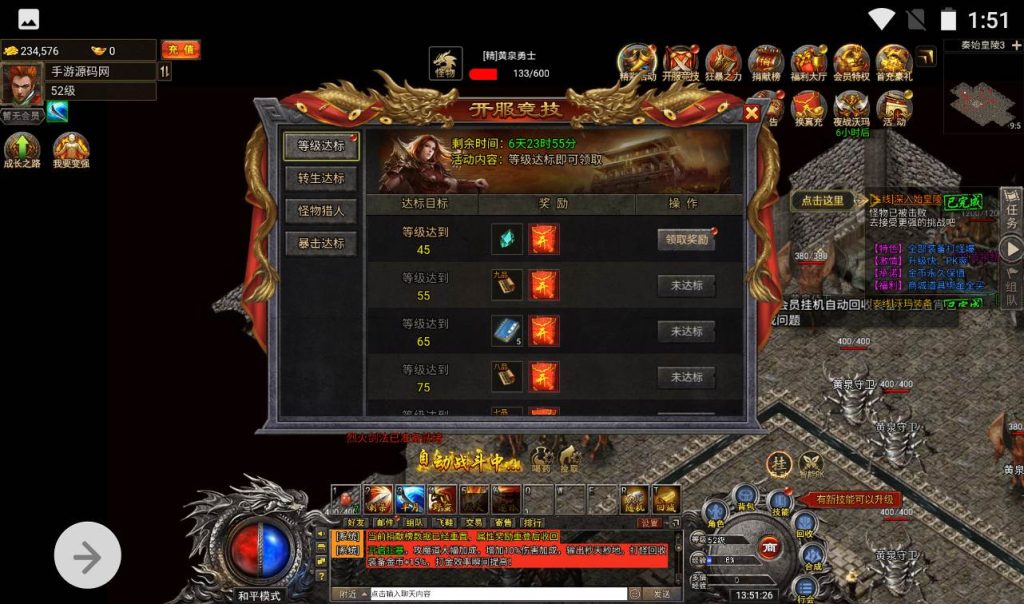This screenshot has height=604, width=1024.
Task: Tap the 充值 recharge button
Action: (x=180, y=50)
